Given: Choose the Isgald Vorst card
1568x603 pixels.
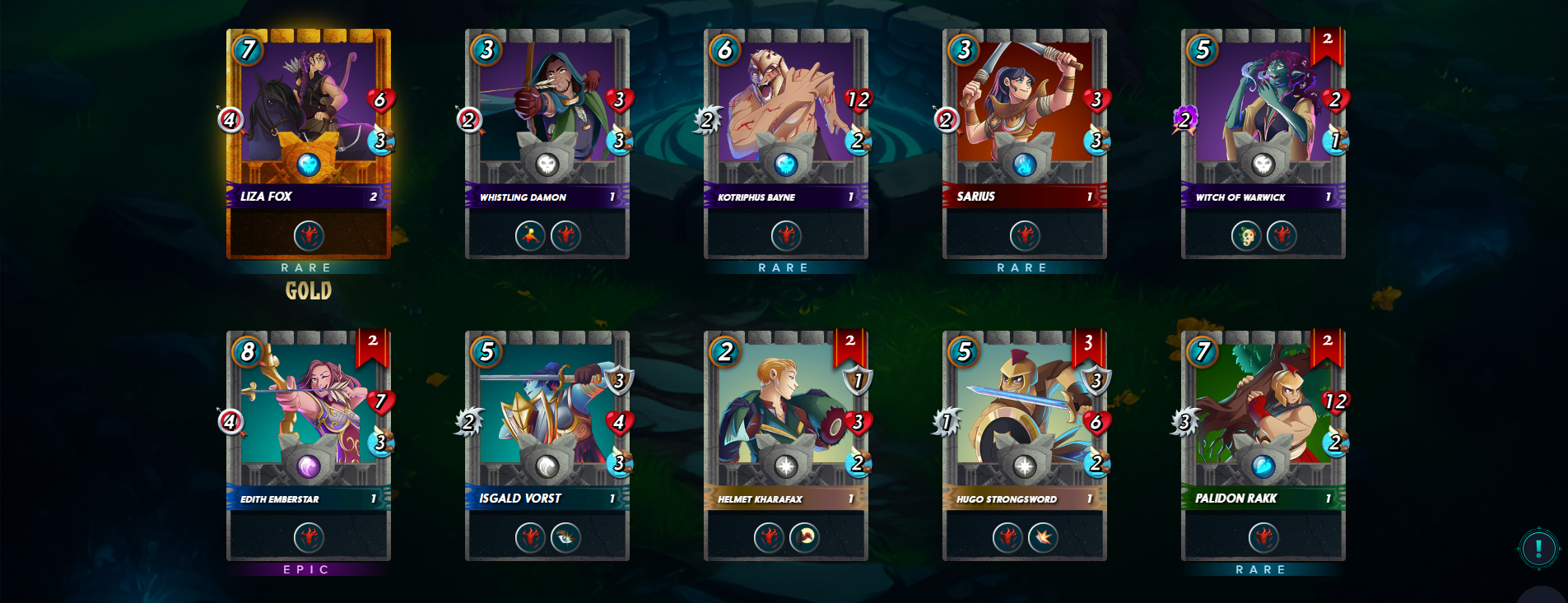Looking at the screenshot, I should (547, 446).
